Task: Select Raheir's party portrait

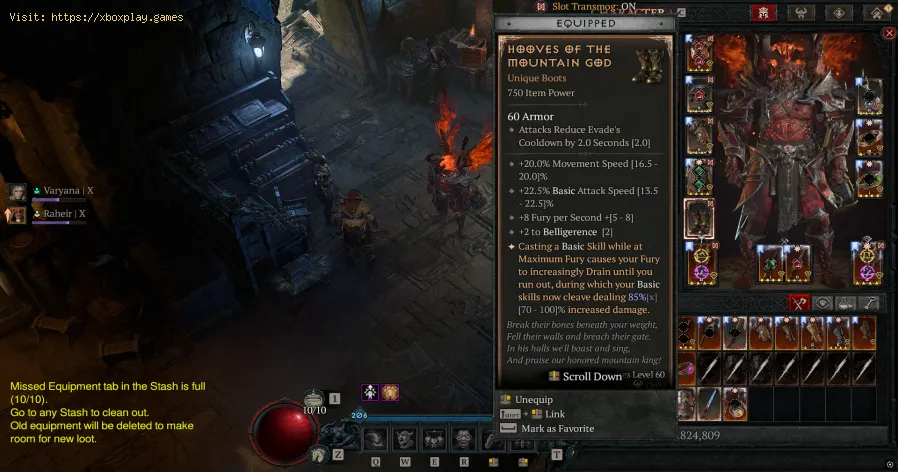Action: pyautogui.click(x=17, y=214)
